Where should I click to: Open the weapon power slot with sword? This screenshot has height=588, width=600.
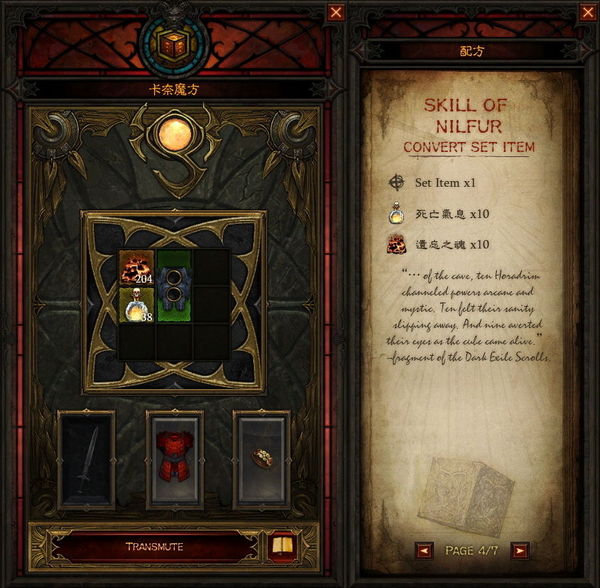point(86,458)
